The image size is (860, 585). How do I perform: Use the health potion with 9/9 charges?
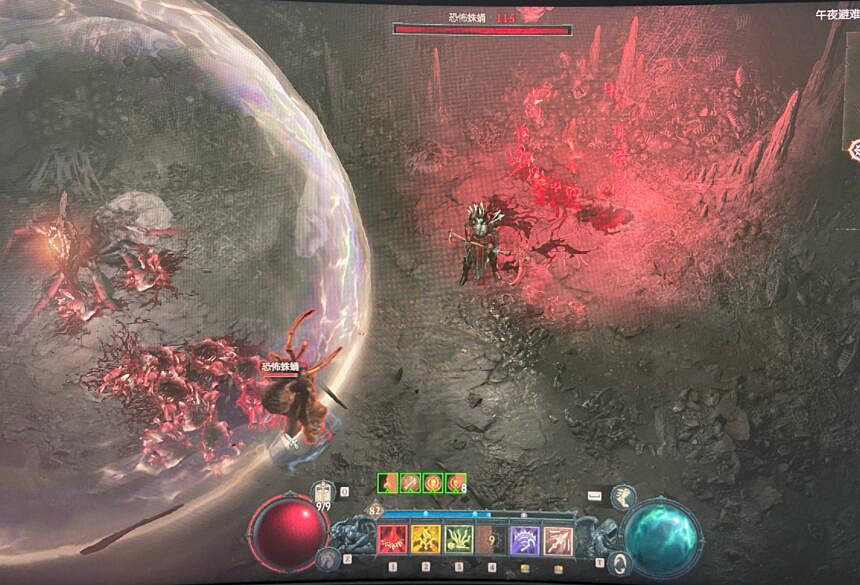click(x=324, y=494)
